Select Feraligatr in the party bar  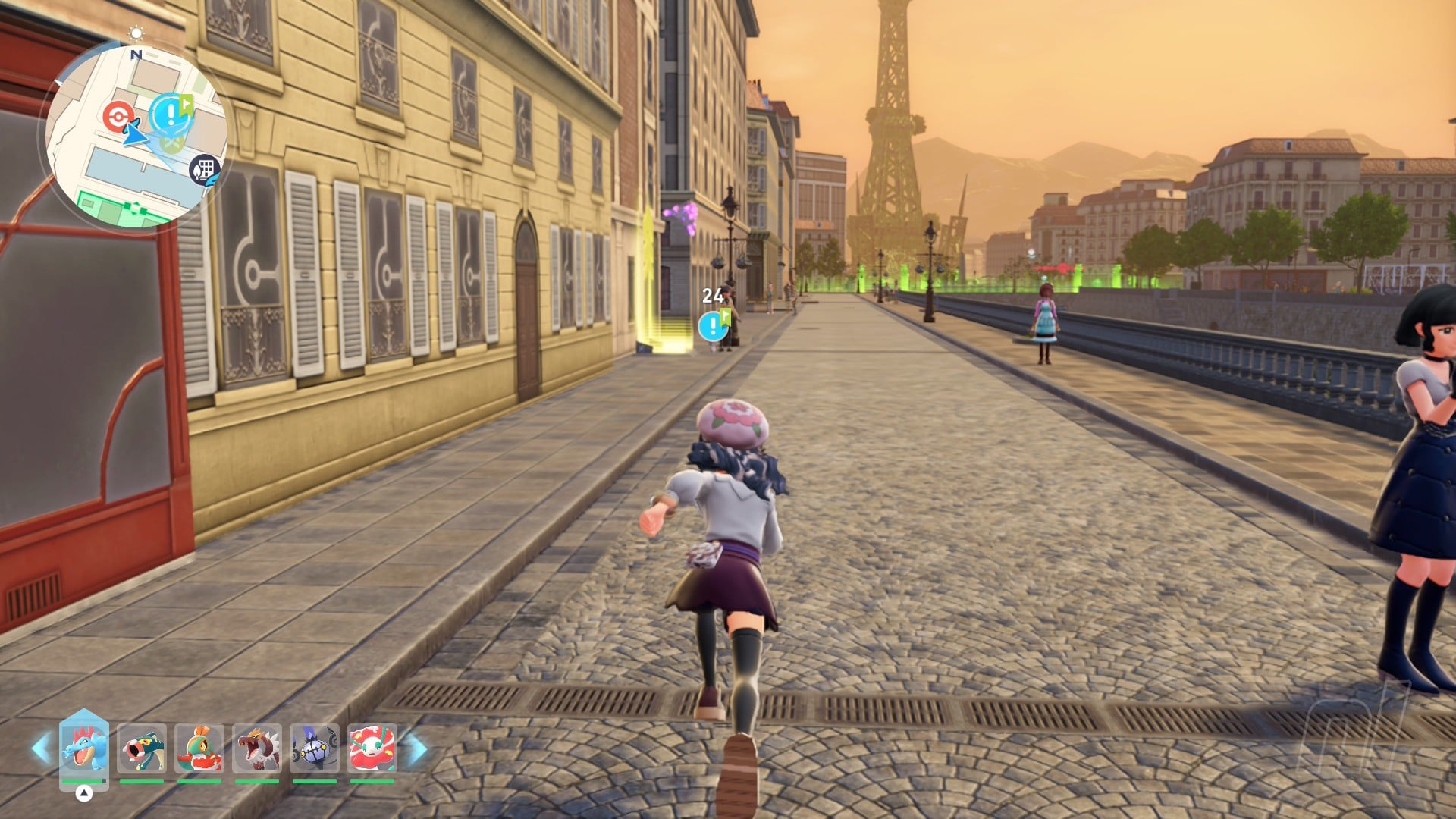coord(83,748)
